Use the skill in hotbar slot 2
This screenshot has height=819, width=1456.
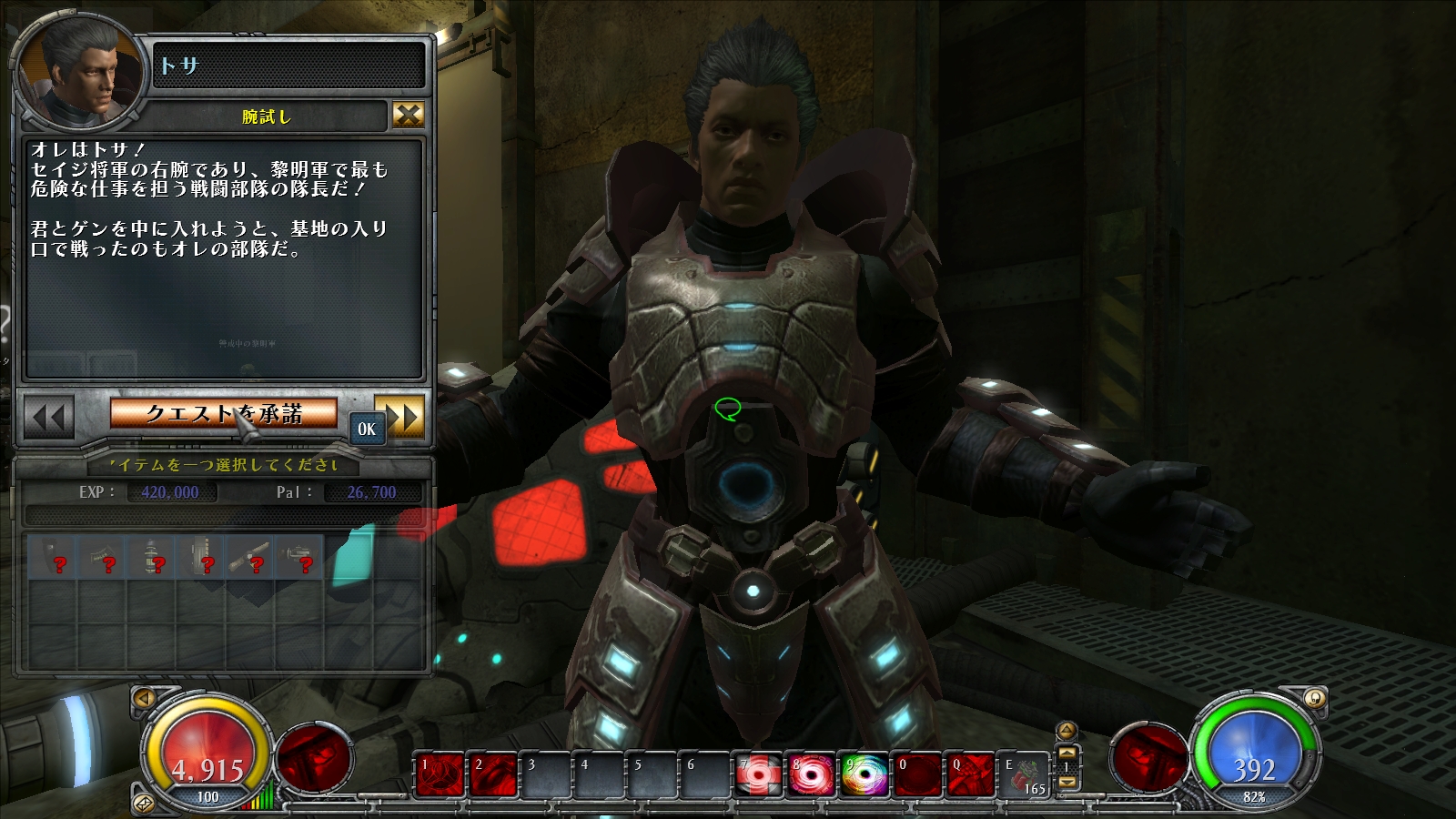[x=494, y=774]
